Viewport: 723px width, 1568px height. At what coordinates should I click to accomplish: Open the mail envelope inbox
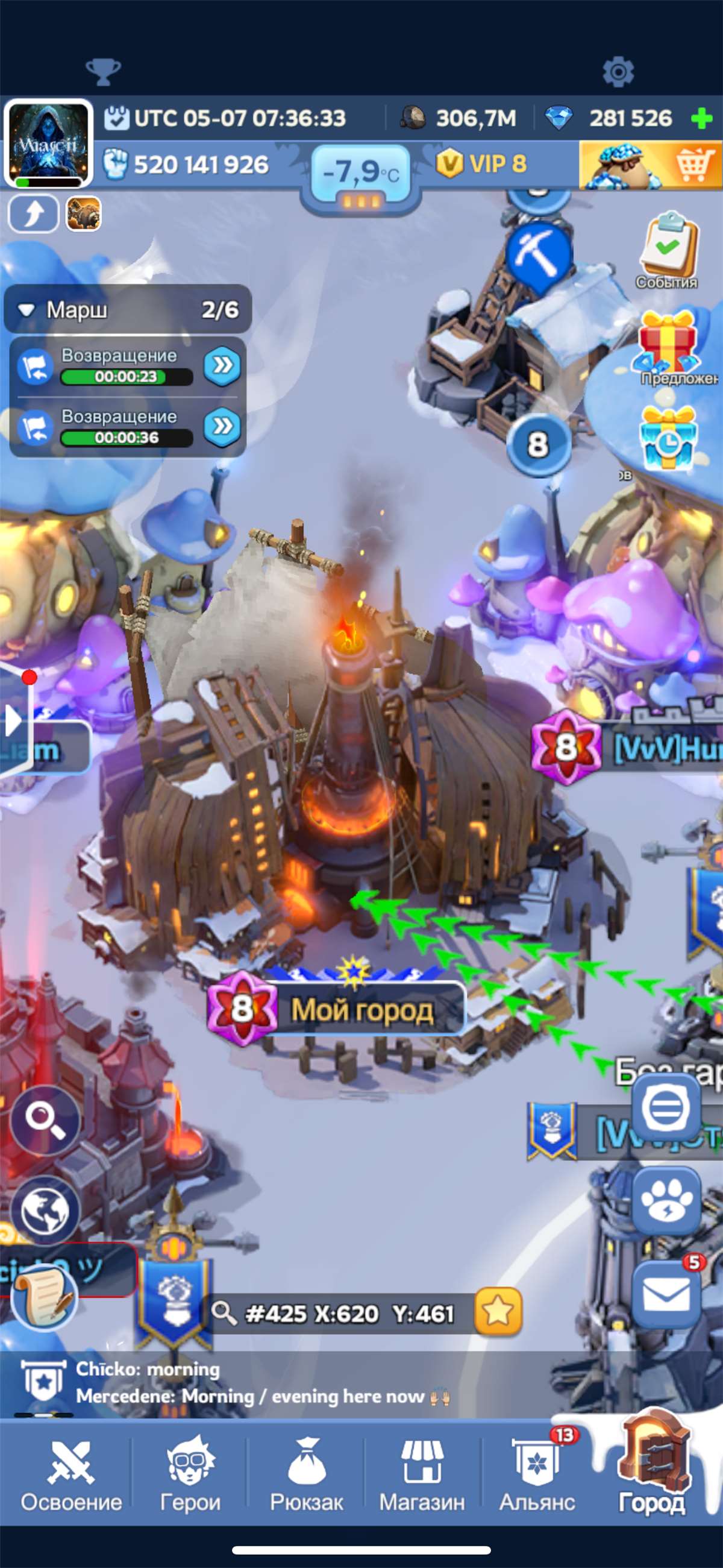click(x=666, y=1294)
